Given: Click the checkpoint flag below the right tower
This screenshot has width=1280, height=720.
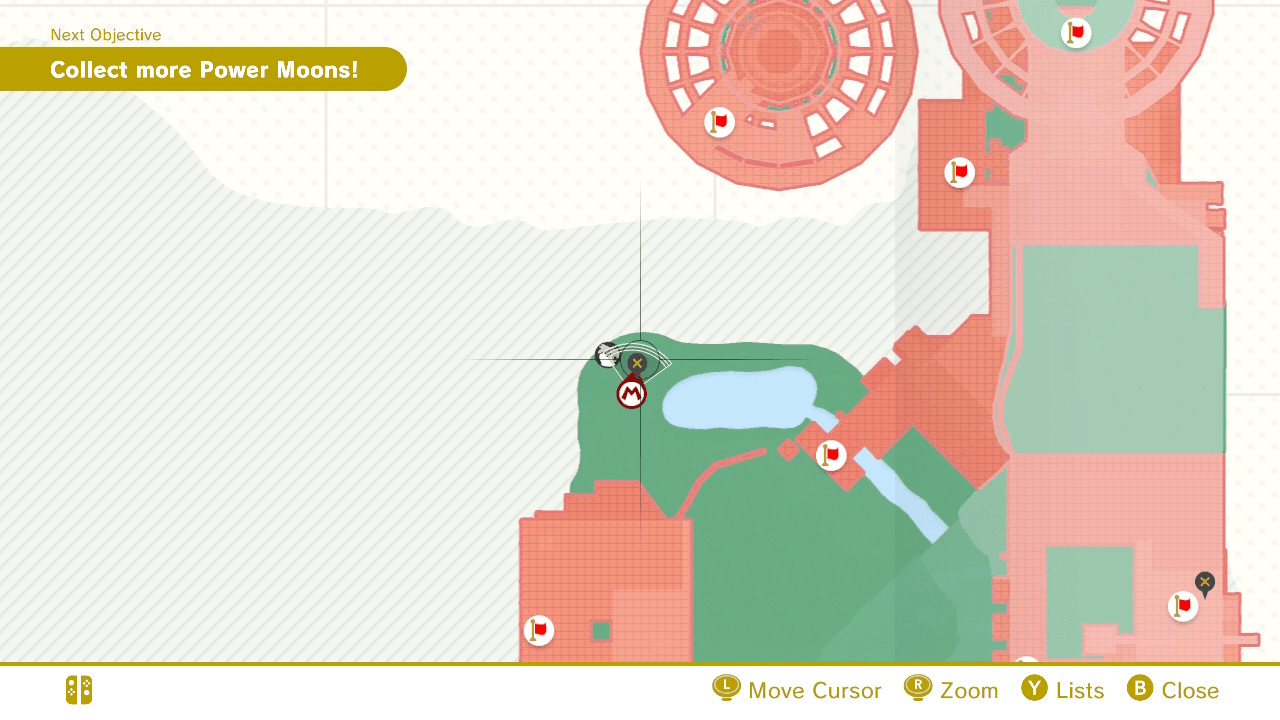Looking at the screenshot, I should coord(958,172).
